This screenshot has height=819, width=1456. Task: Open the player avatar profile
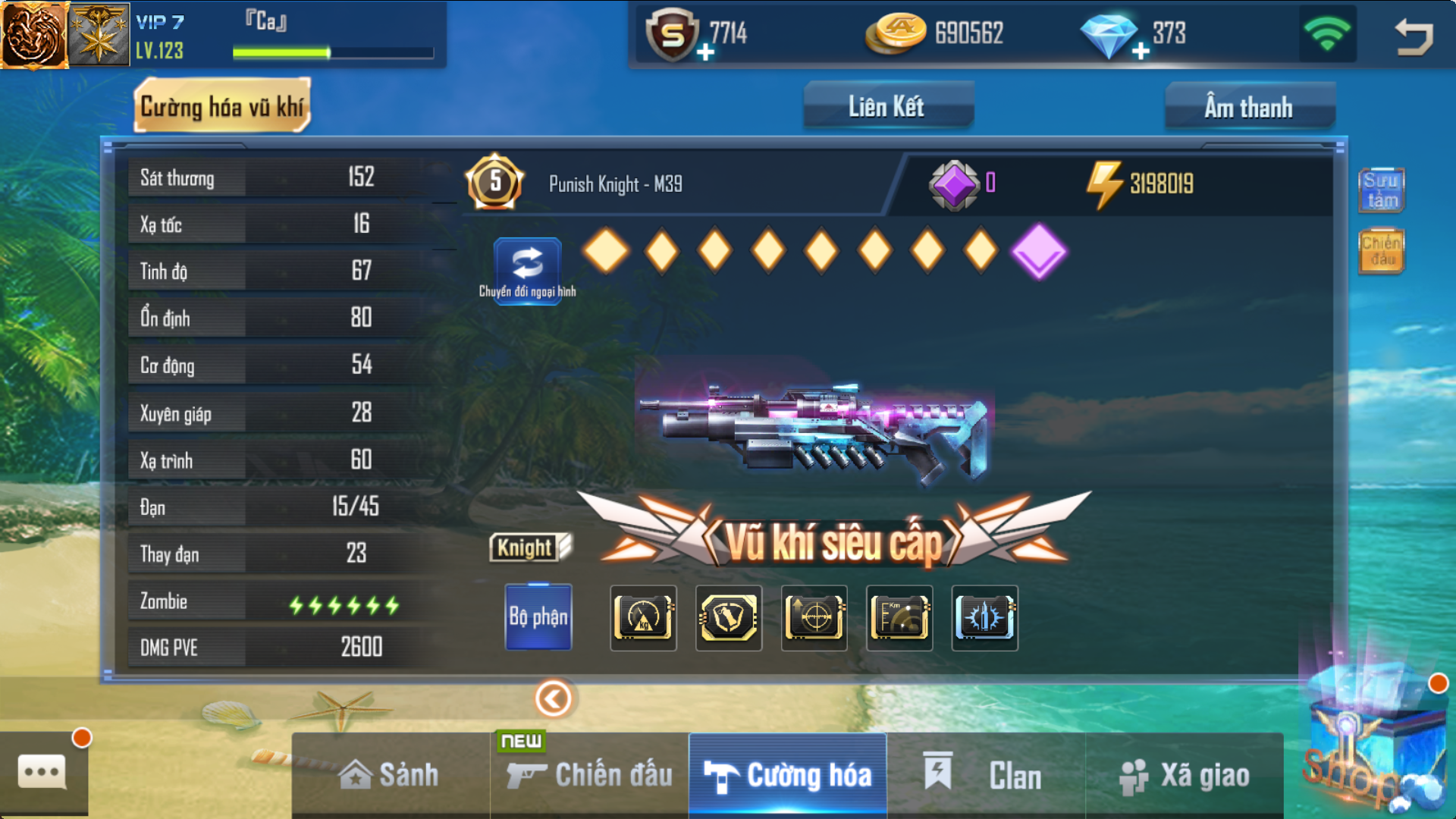33,35
